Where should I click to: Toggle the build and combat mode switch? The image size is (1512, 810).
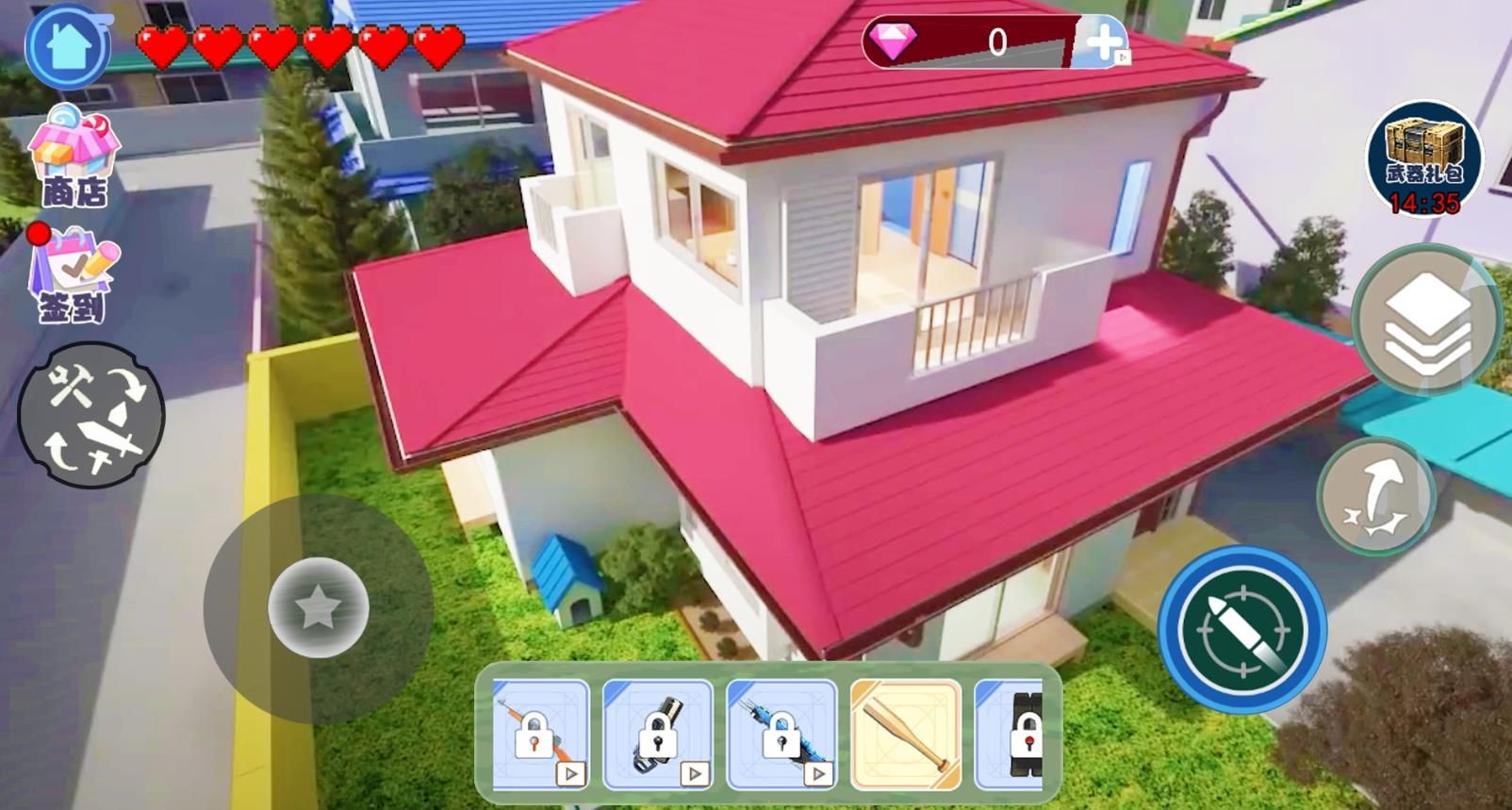click(91, 416)
